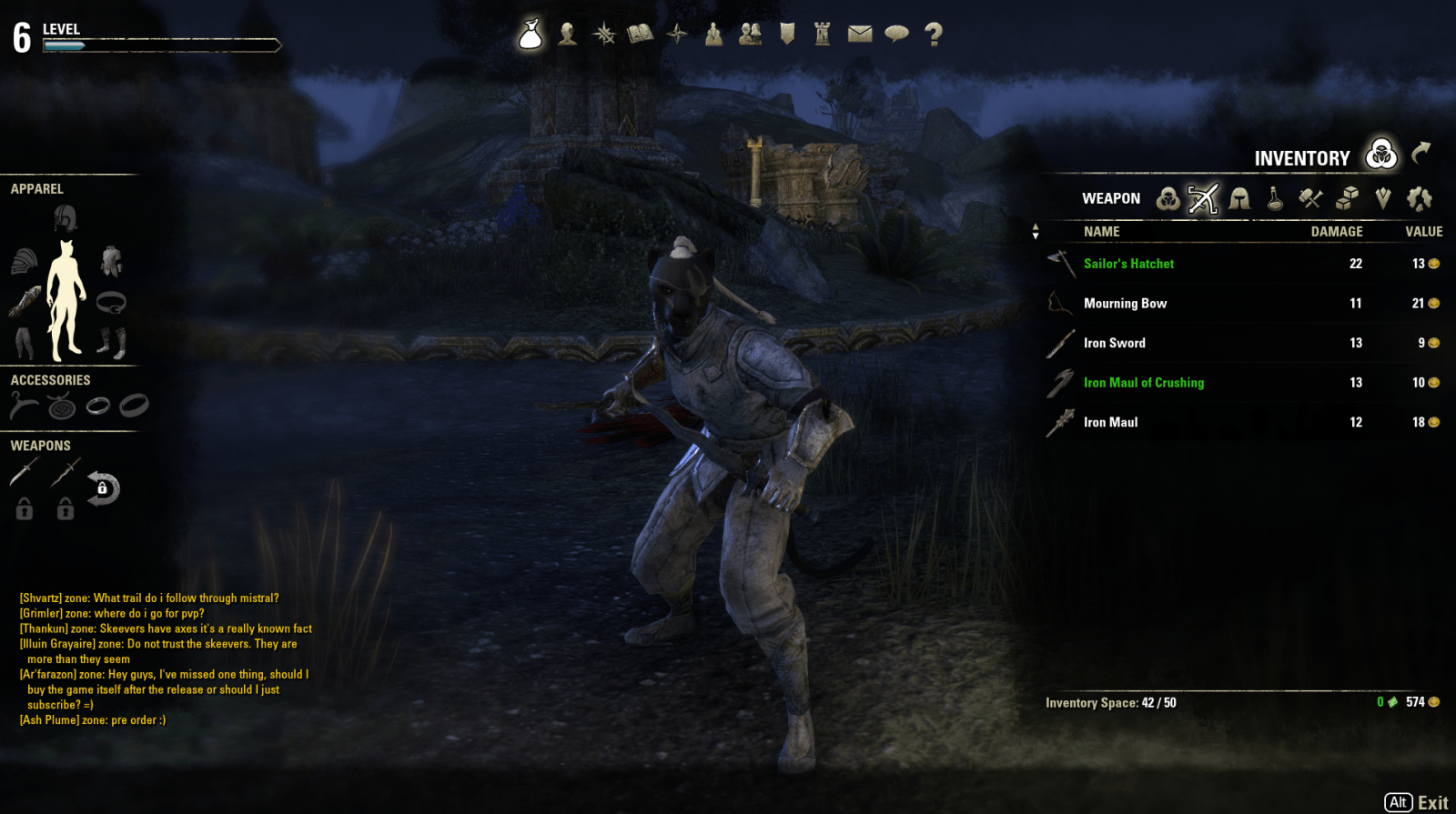Open the journal open-book icon in top bar
Screen dimensions: 1456x814
(x=641, y=35)
